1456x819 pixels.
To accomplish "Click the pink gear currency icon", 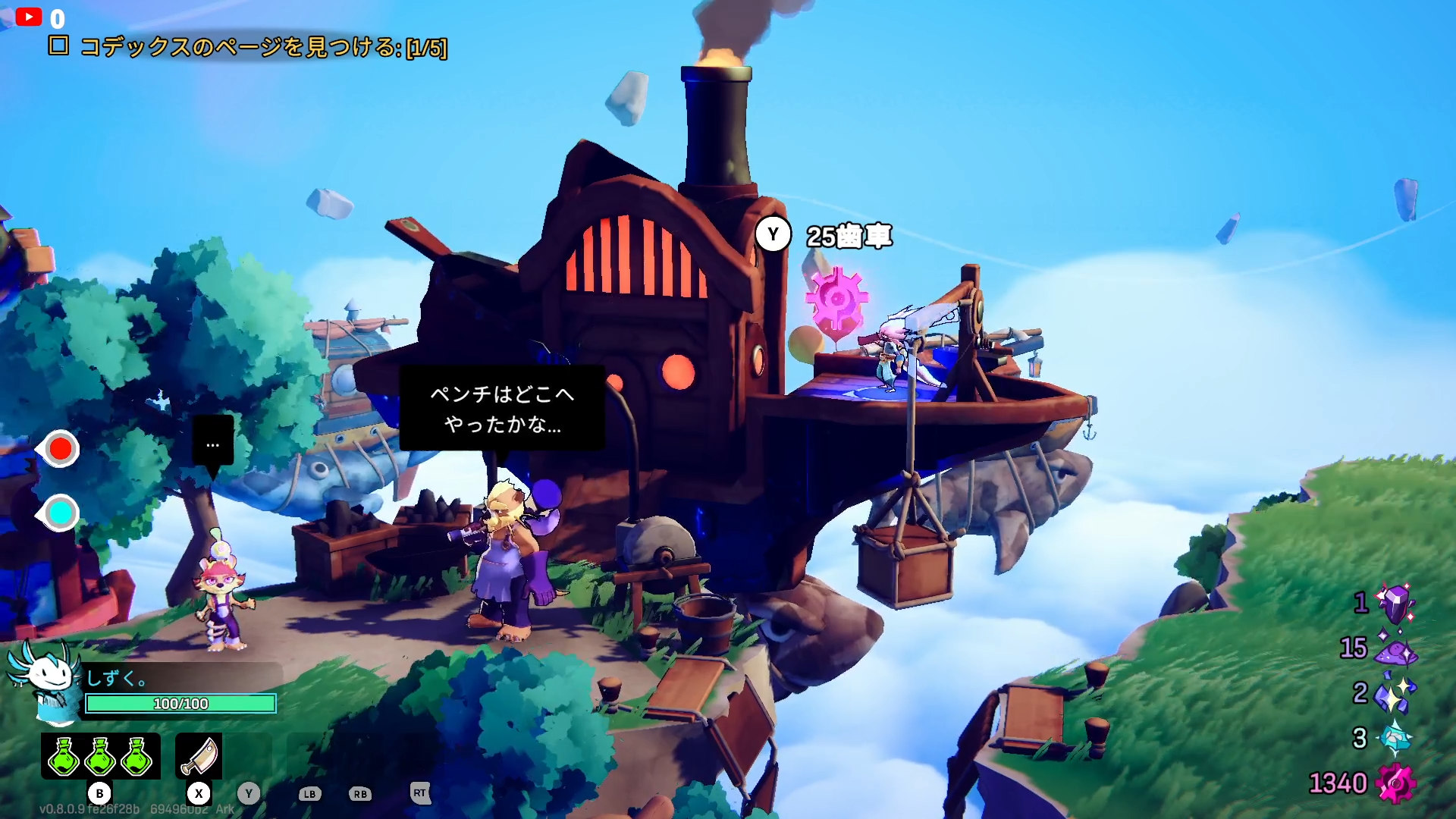I will [x=1395, y=783].
